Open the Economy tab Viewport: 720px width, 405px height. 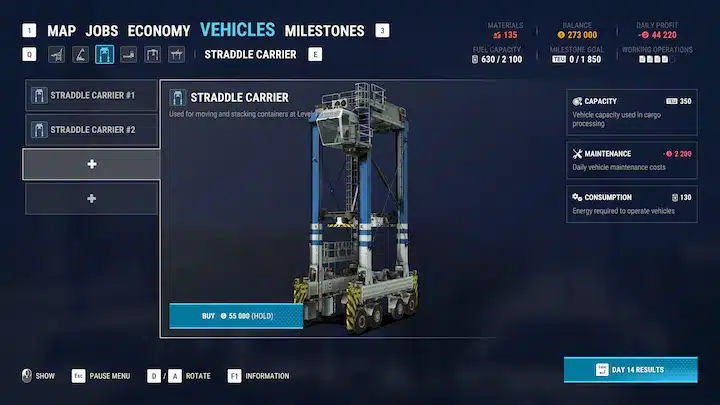click(x=159, y=31)
